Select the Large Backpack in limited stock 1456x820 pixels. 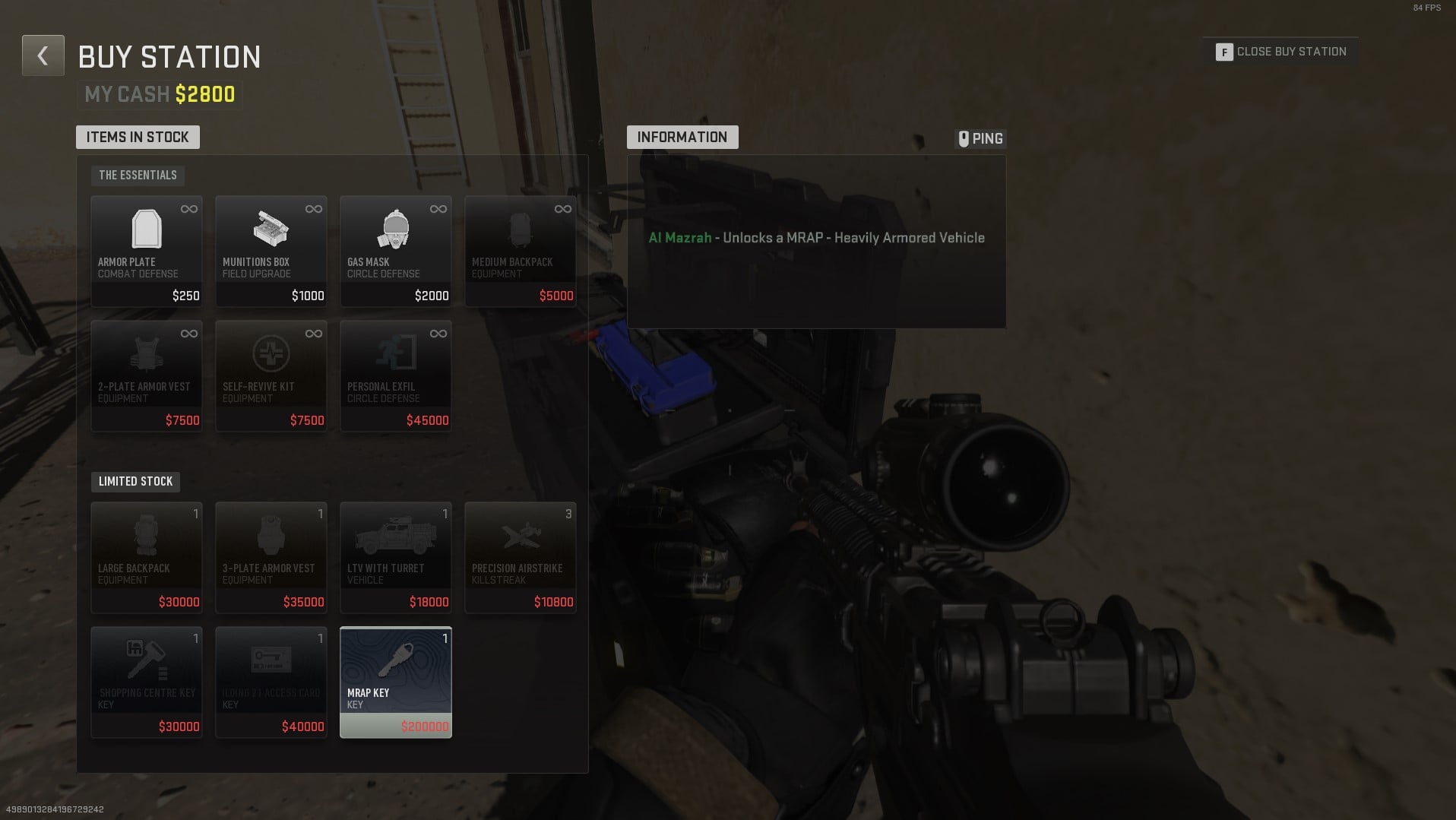pos(146,556)
